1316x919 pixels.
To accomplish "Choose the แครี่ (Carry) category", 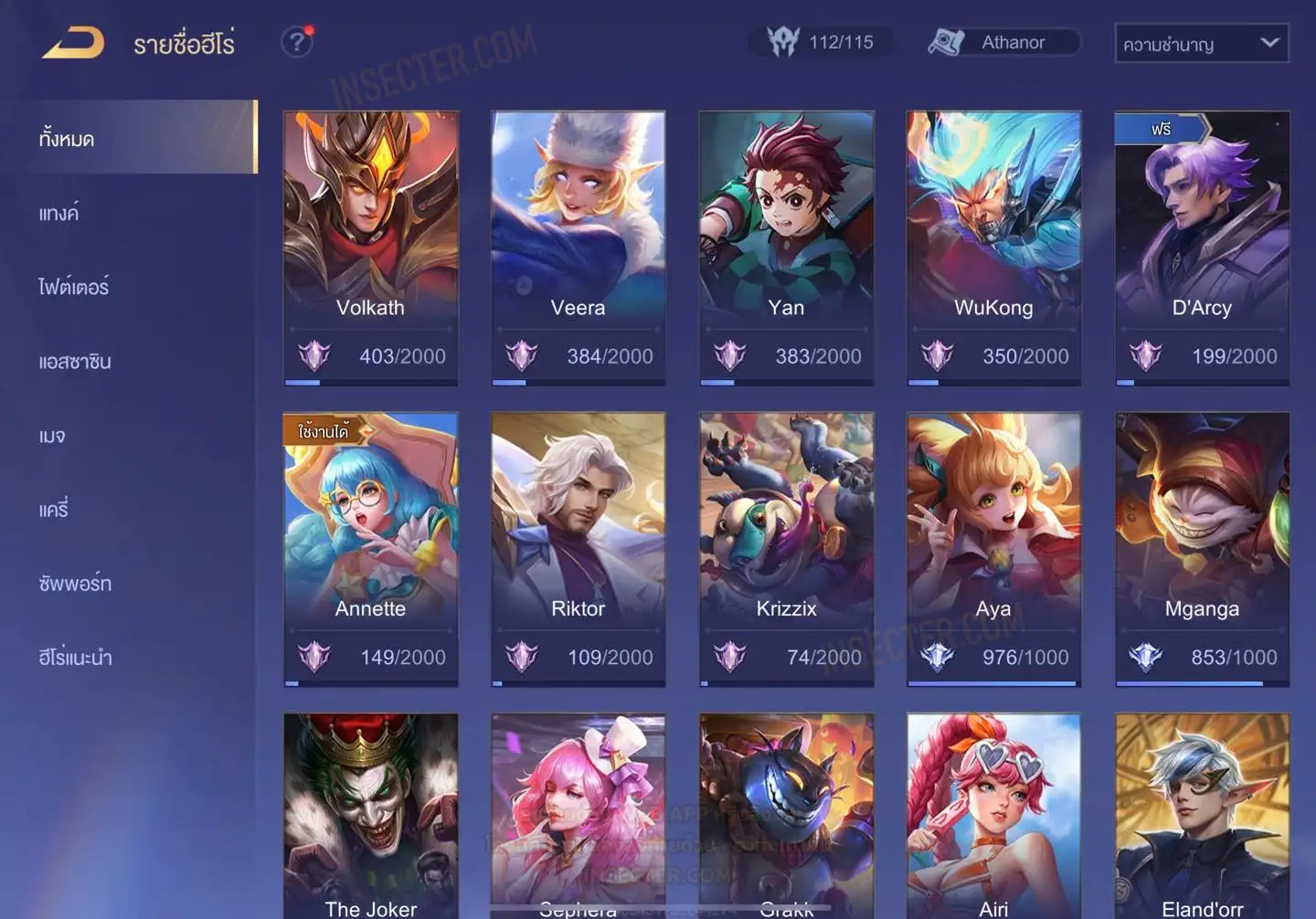I will (54, 510).
